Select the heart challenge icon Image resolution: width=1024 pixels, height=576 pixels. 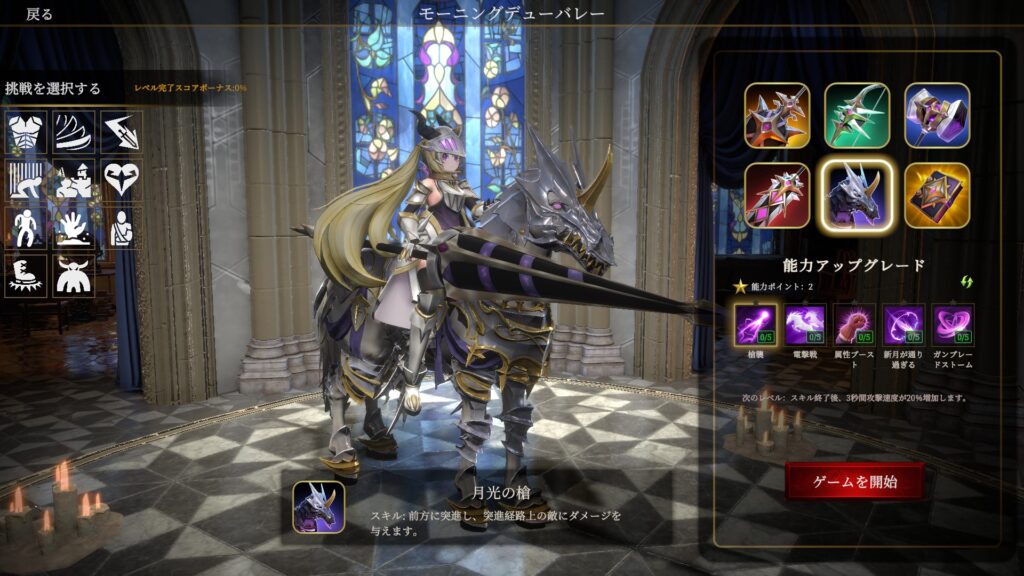121,179
